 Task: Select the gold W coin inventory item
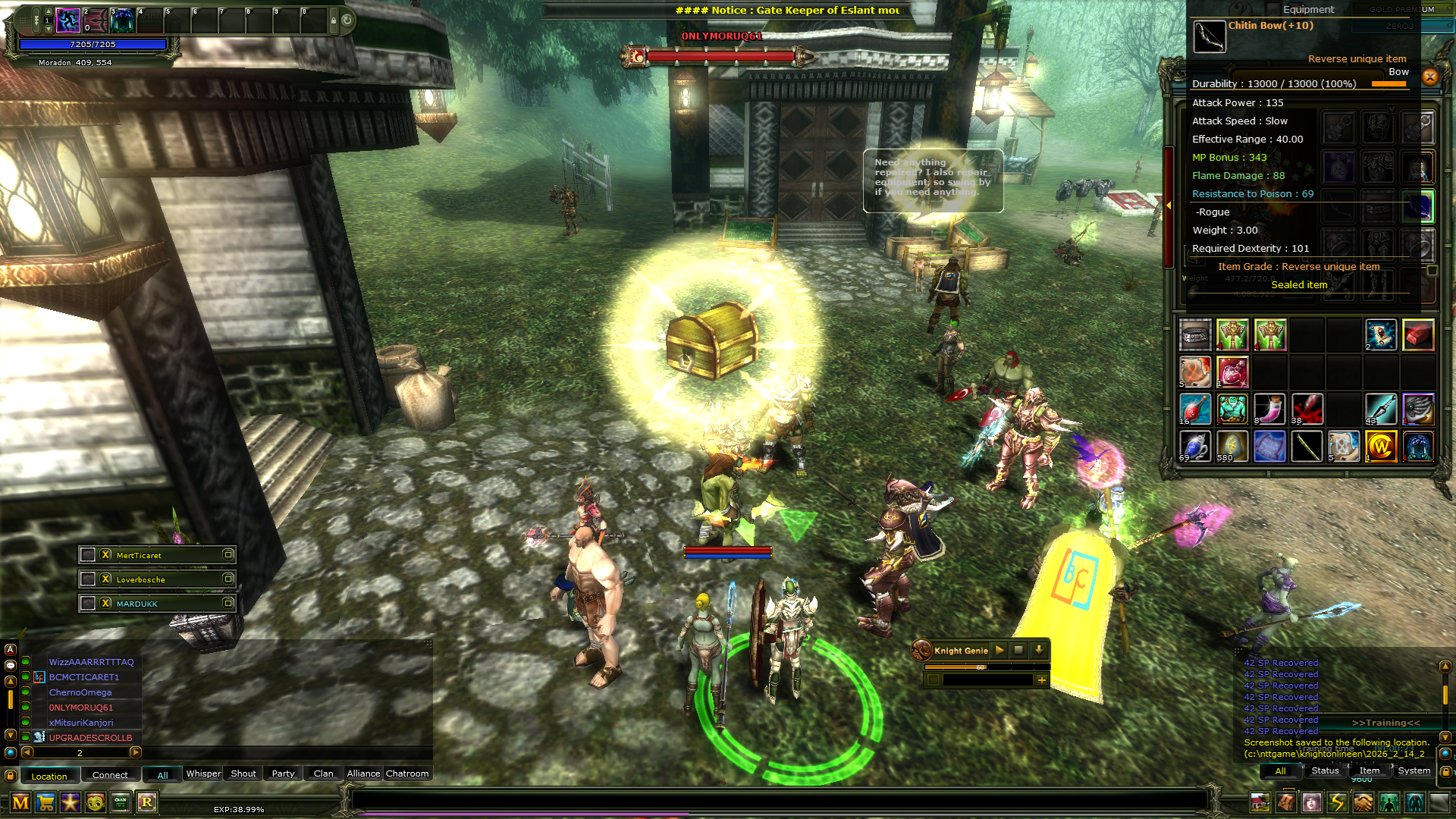pos(1380,447)
